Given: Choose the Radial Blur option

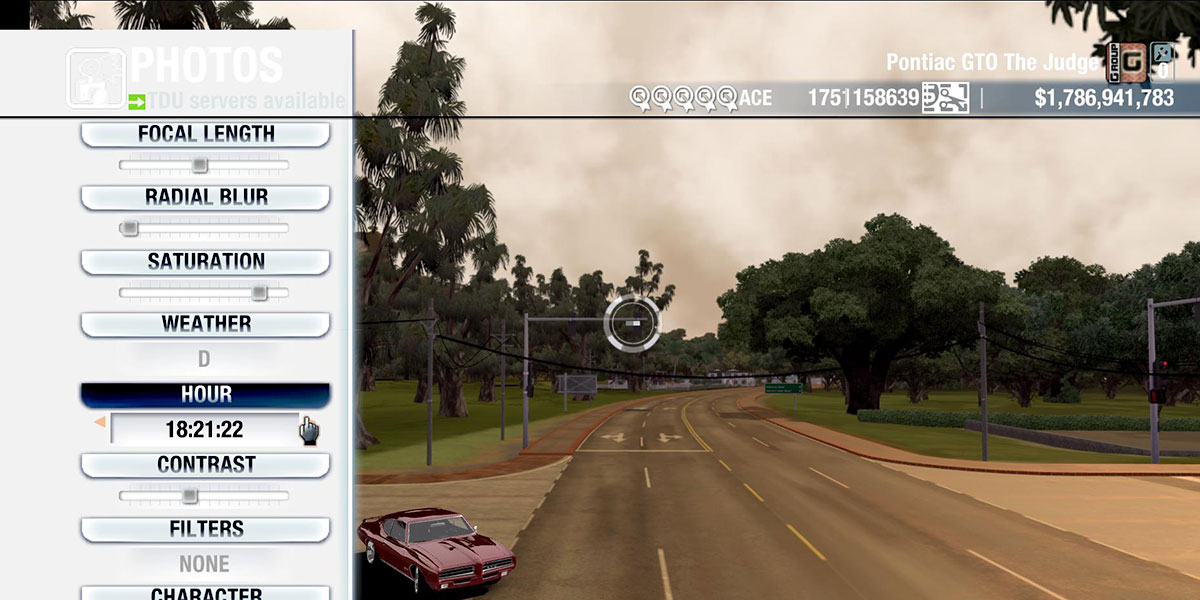Looking at the screenshot, I should pos(205,197).
